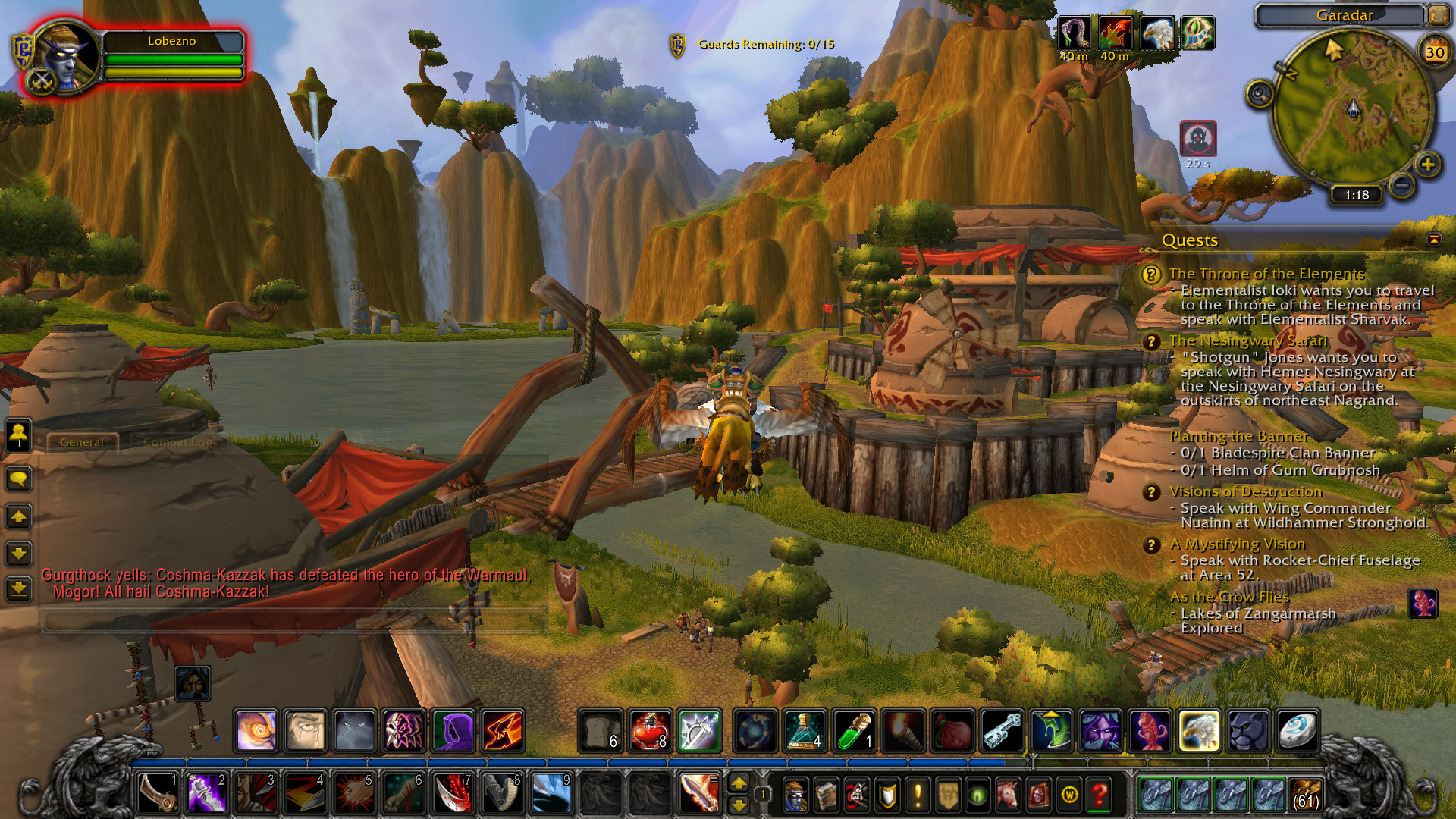Open the mounts and pets horse icon
This screenshot has height=819, width=1456.
(1008, 795)
